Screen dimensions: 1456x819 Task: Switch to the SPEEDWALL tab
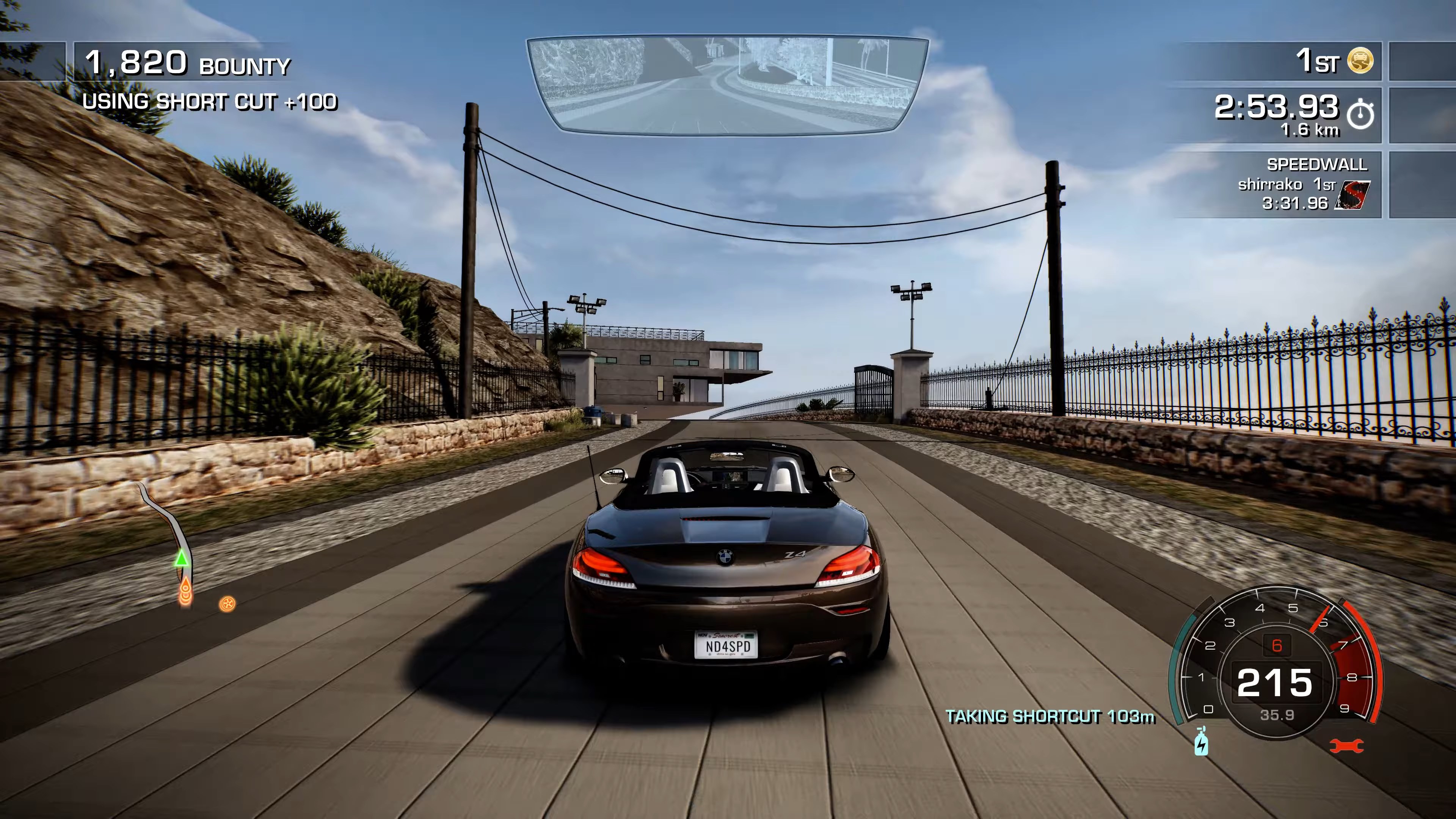[1317, 166]
